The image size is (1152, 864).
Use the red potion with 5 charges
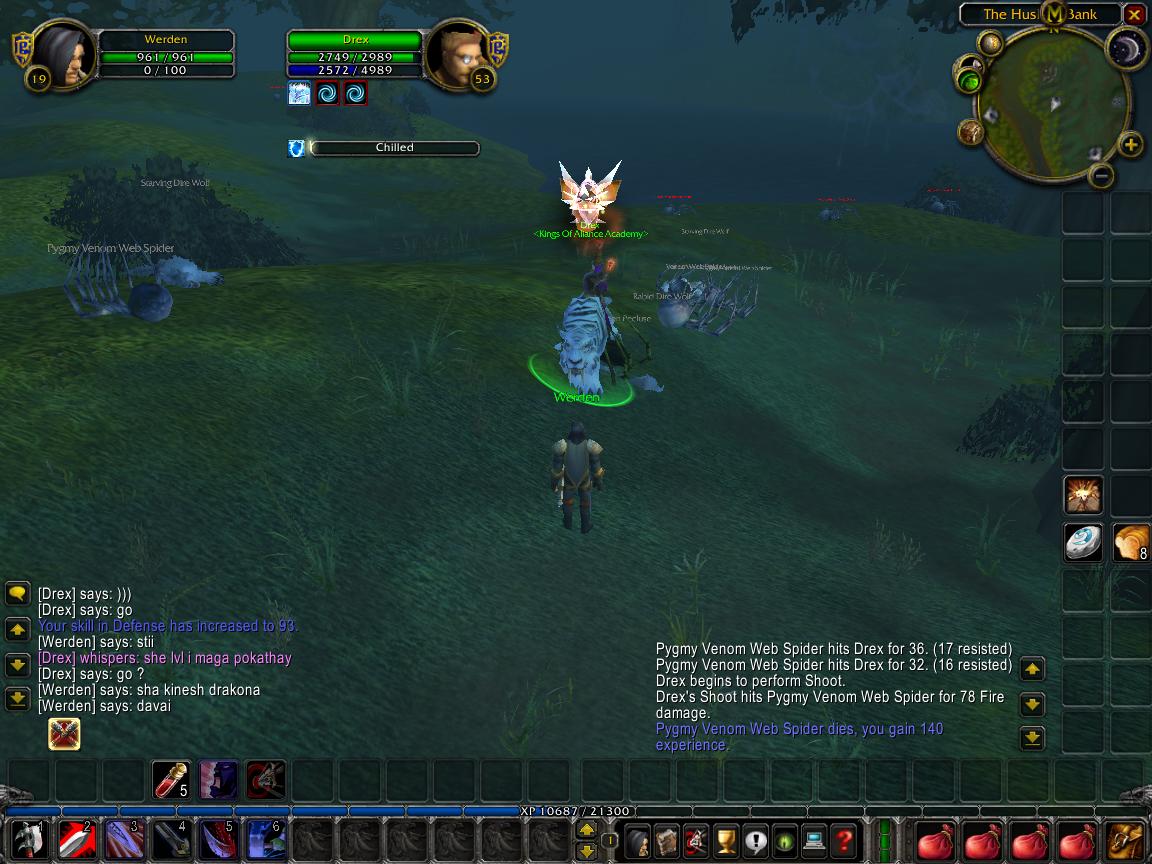tap(171, 780)
